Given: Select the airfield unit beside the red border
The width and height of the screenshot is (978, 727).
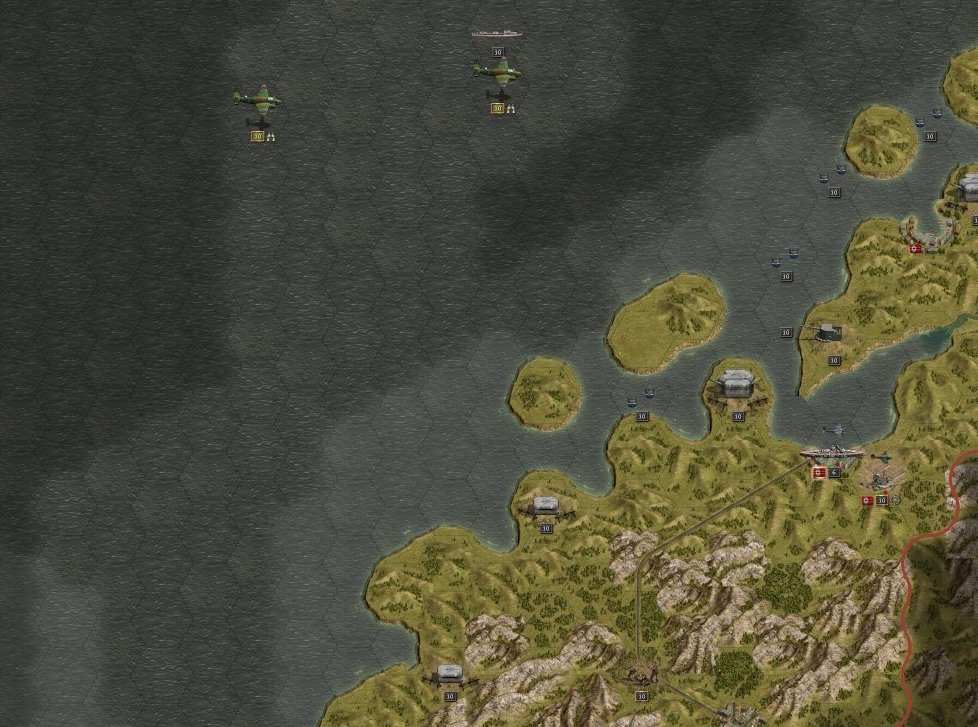Looking at the screenshot, I should [881, 480].
